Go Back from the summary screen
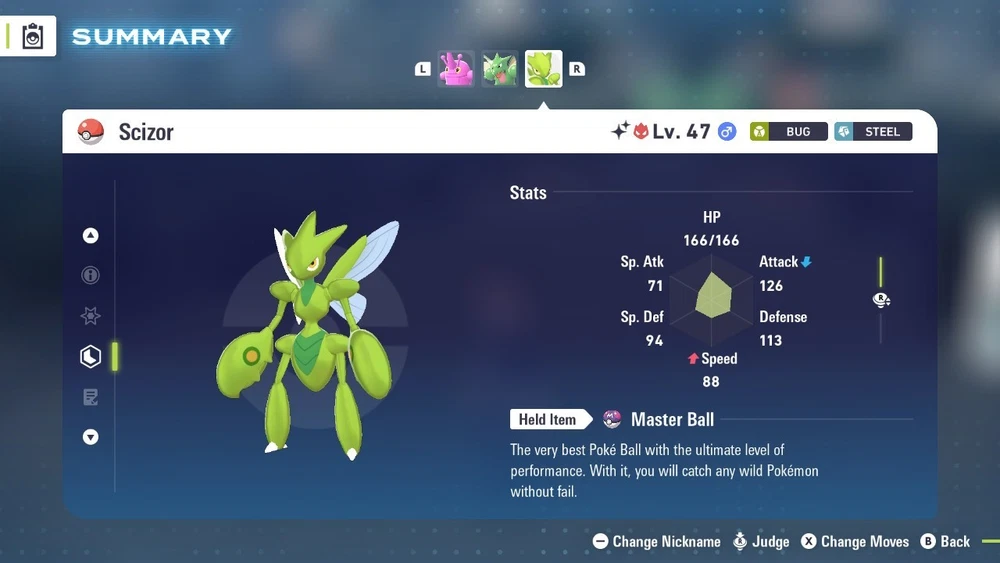 point(945,542)
